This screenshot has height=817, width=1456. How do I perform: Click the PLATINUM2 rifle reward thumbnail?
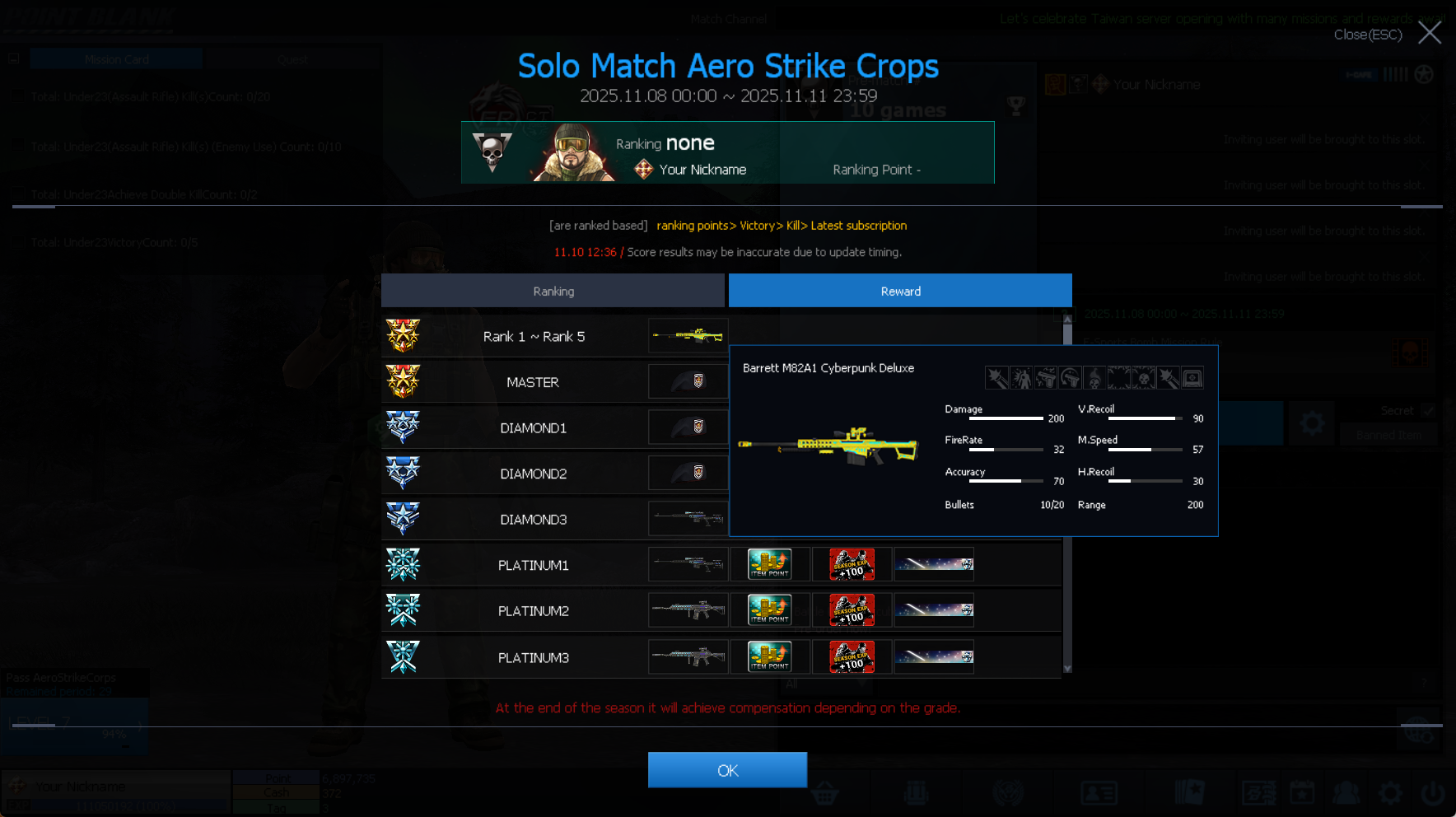(x=688, y=611)
